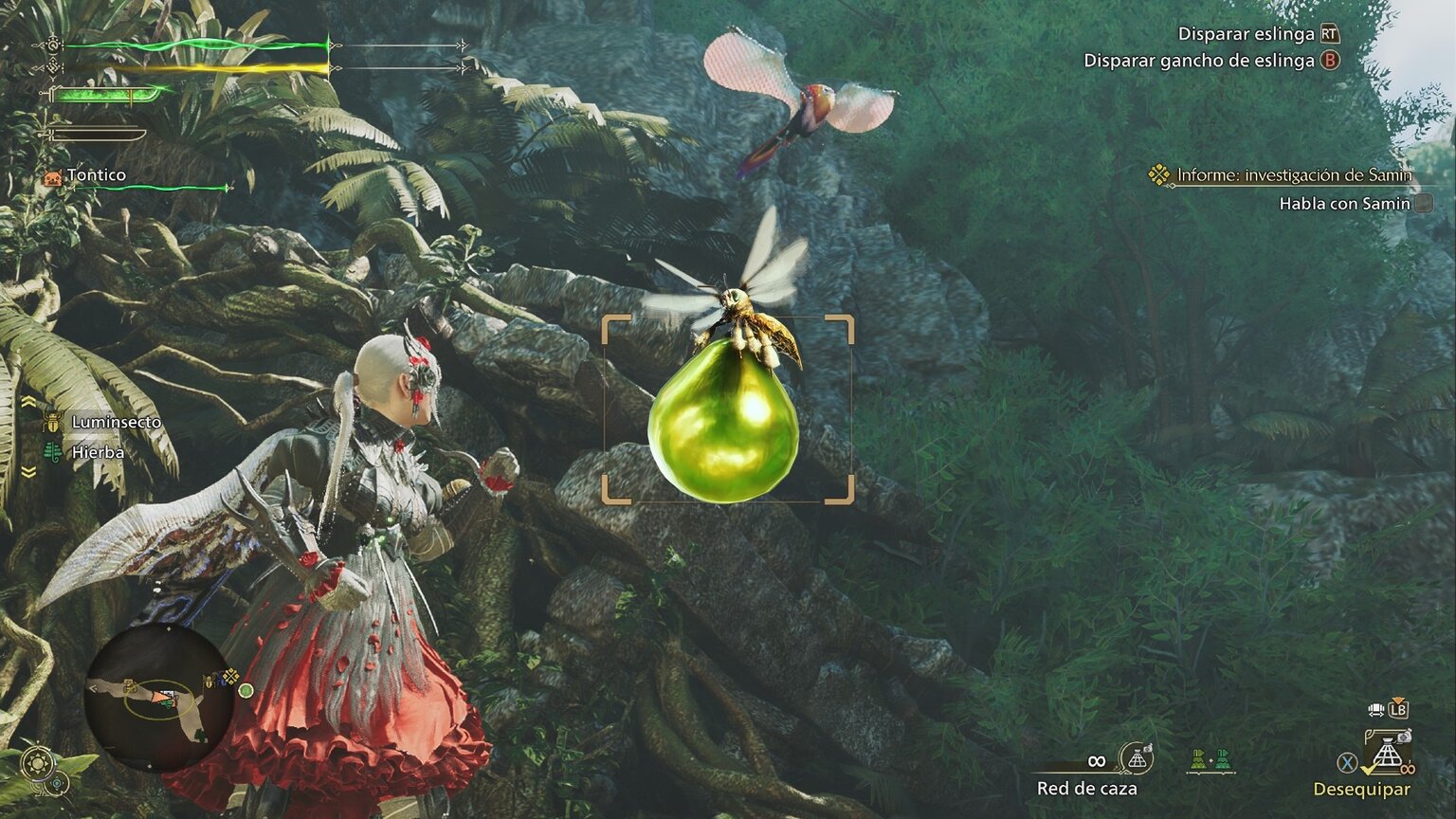
Task: Click the capture net icon above Desequipar
Action: click(x=1387, y=750)
